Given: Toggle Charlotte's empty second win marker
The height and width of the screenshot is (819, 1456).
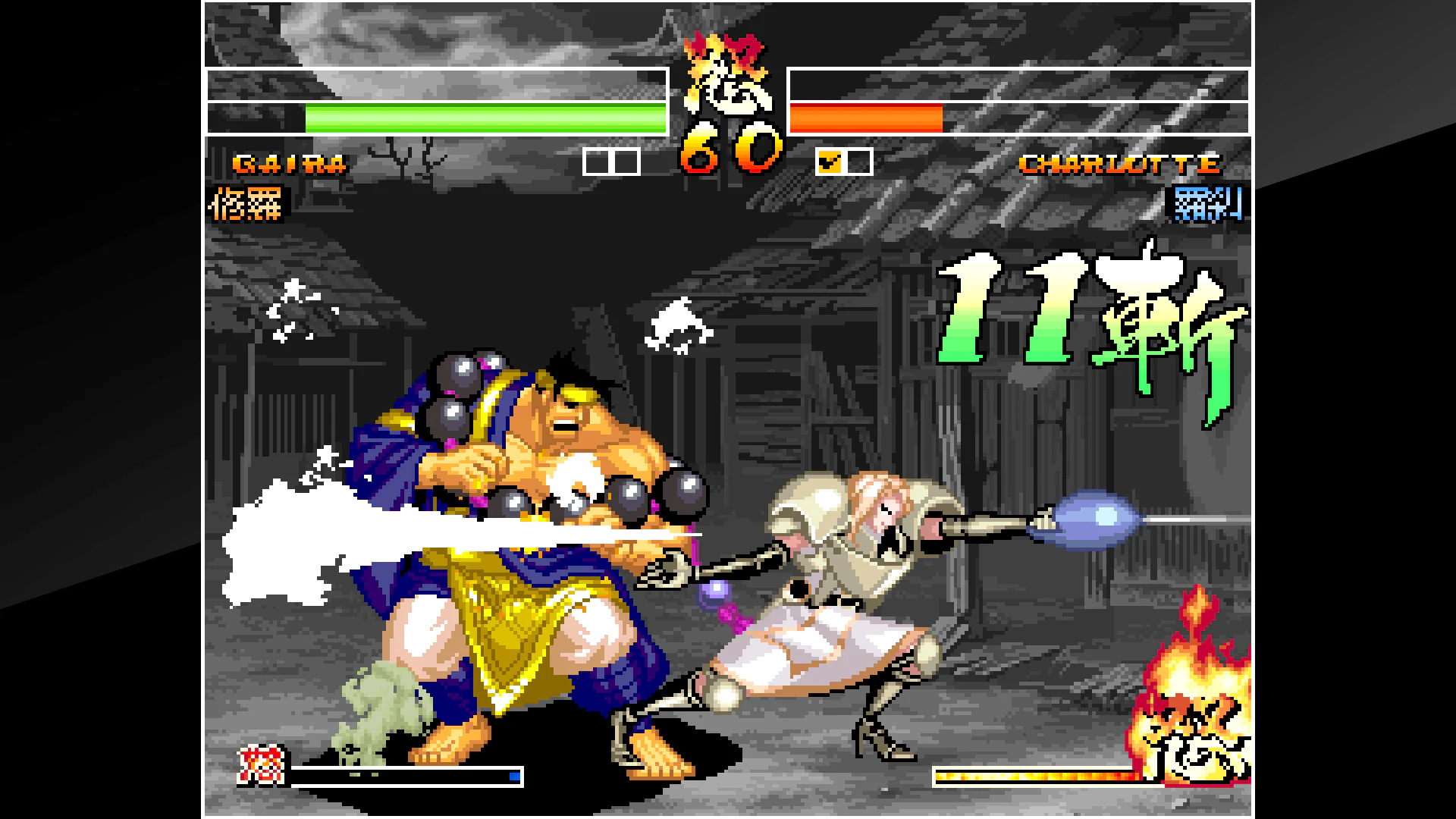Looking at the screenshot, I should tap(856, 162).
